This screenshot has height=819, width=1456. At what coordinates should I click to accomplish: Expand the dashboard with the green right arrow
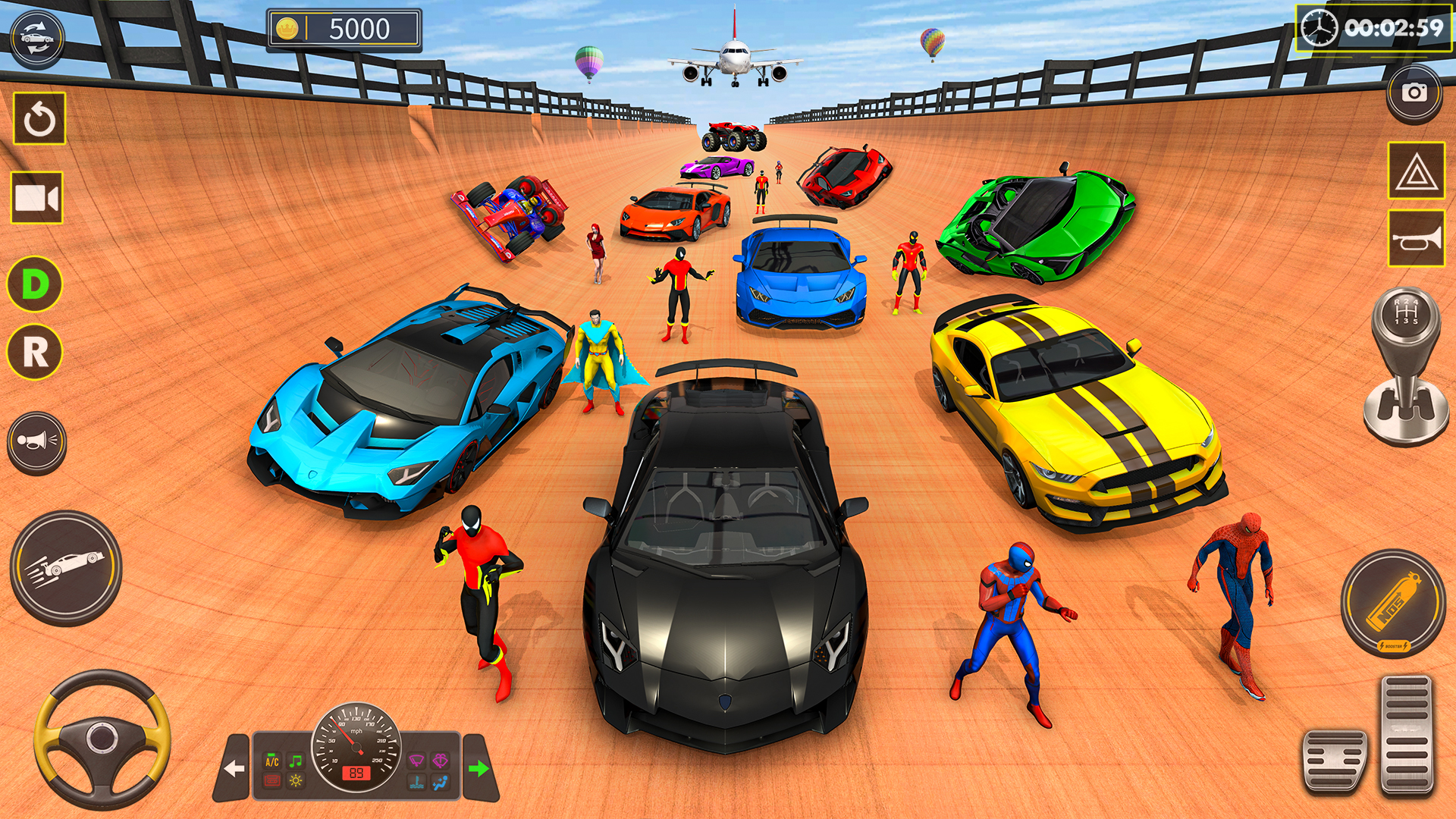point(480,768)
